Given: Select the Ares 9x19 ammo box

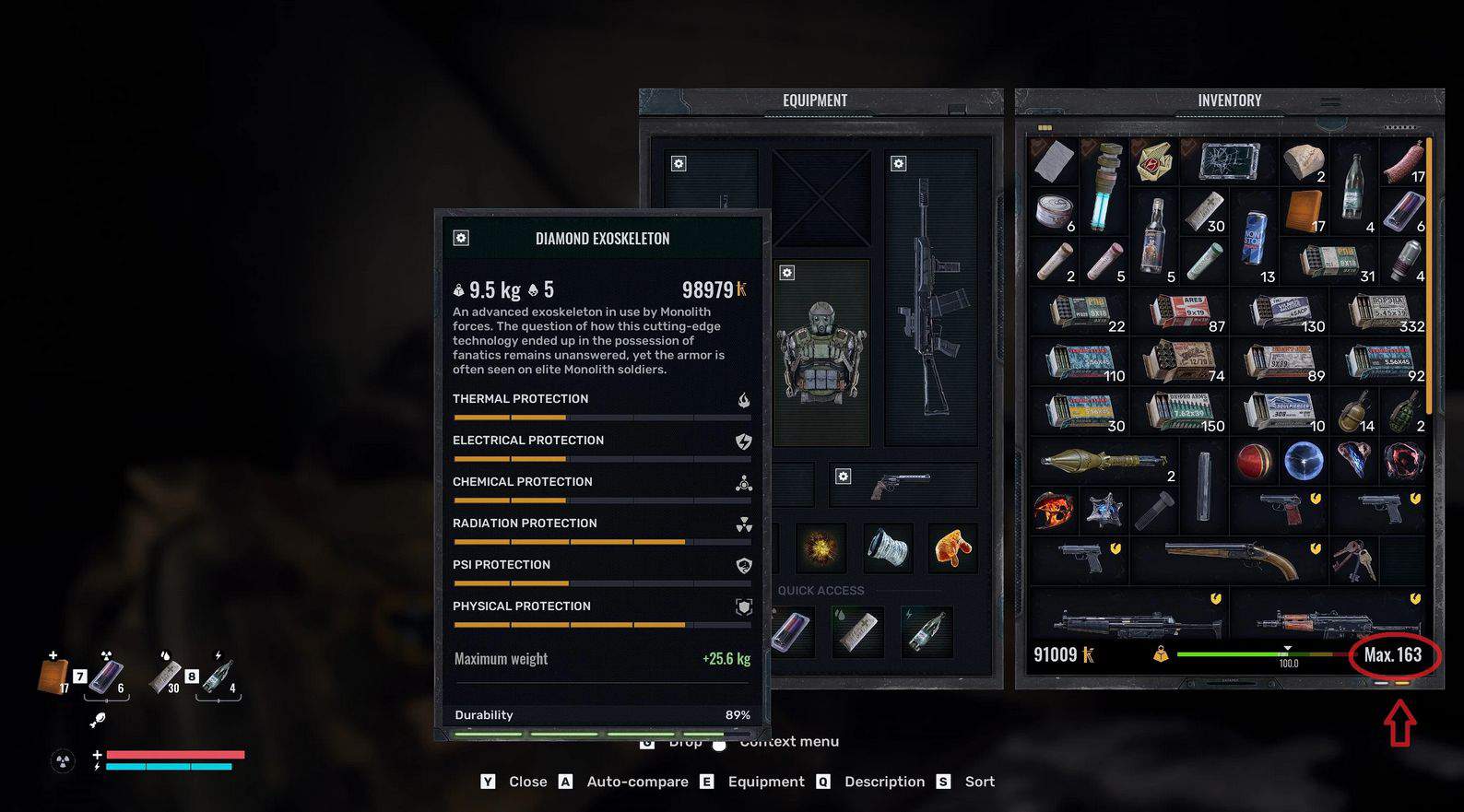Looking at the screenshot, I should pos(1184,312).
